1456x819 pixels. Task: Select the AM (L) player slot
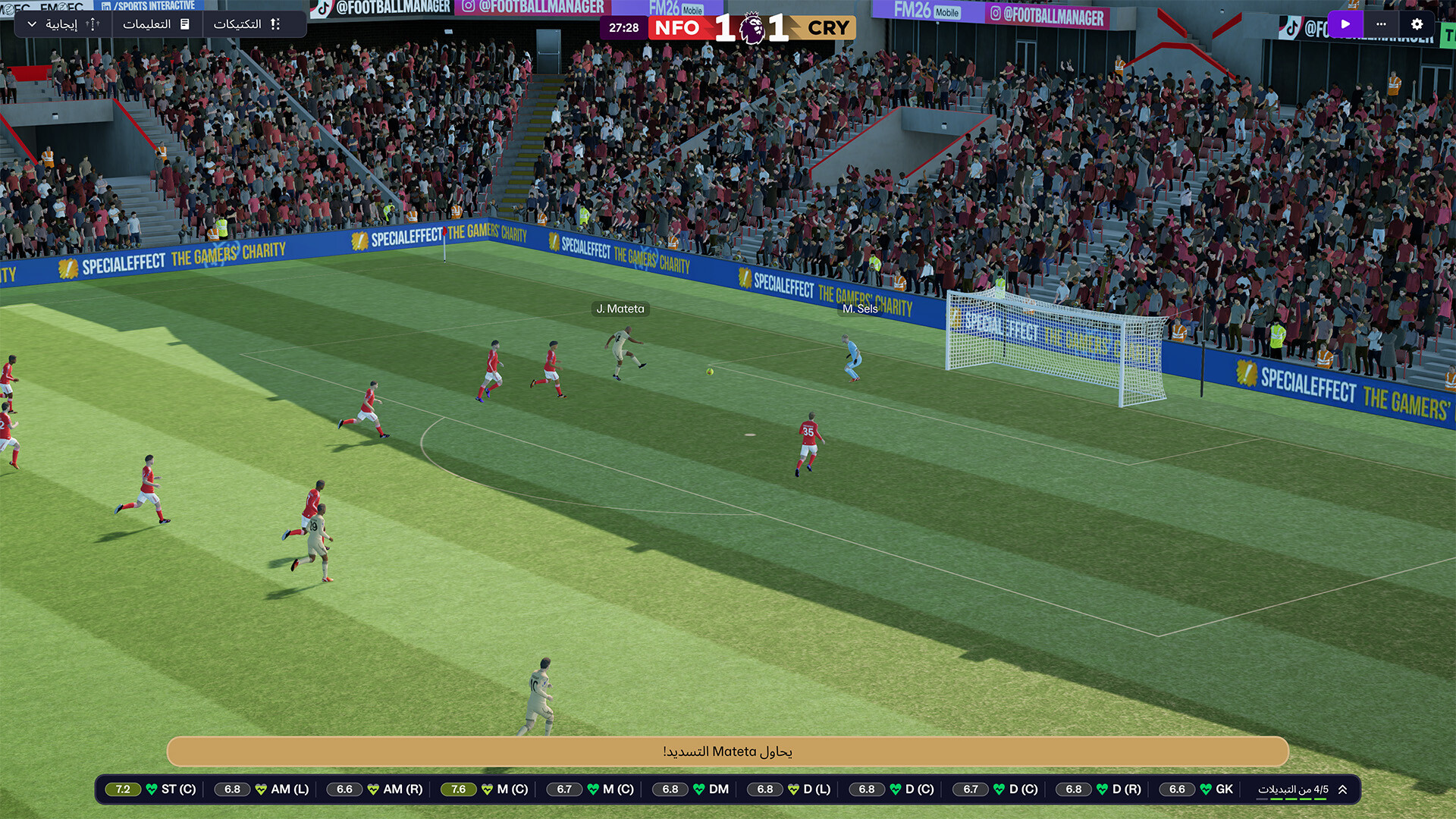point(262,789)
